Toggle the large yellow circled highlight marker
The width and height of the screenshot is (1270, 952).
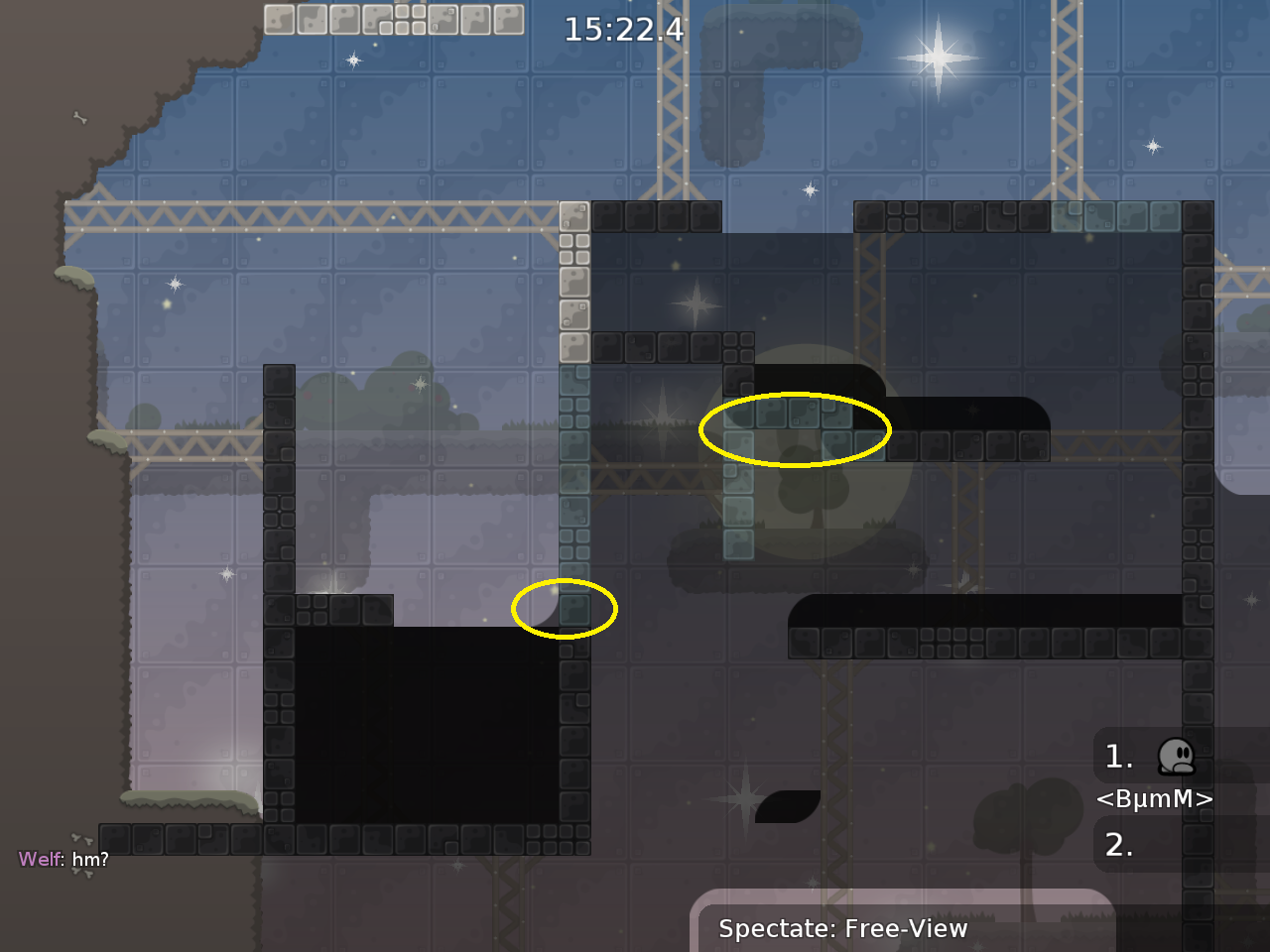[795, 429]
